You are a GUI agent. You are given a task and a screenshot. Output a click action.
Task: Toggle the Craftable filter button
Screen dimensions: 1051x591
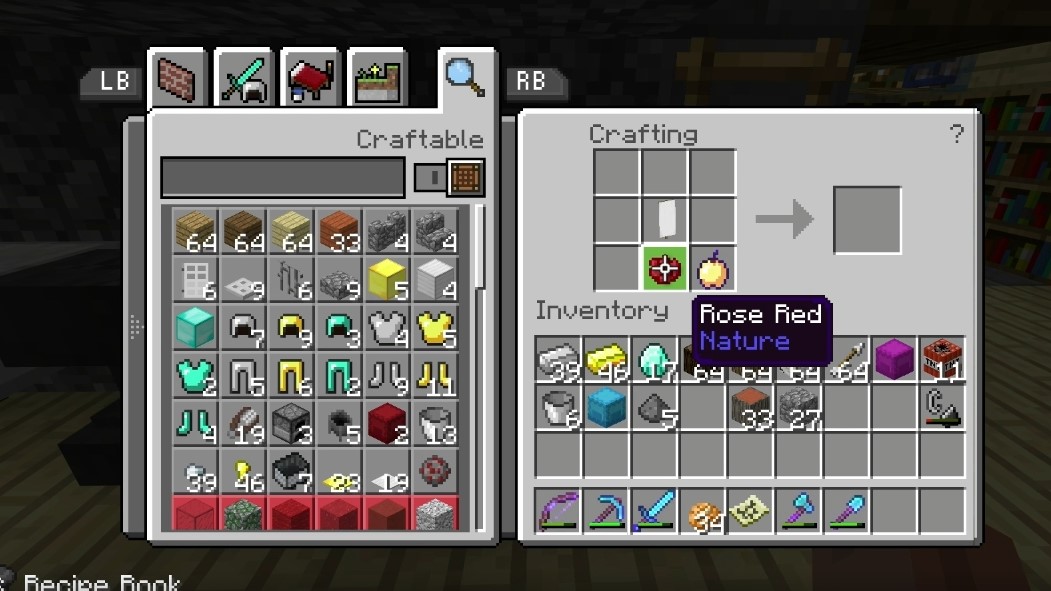(449, 178)
